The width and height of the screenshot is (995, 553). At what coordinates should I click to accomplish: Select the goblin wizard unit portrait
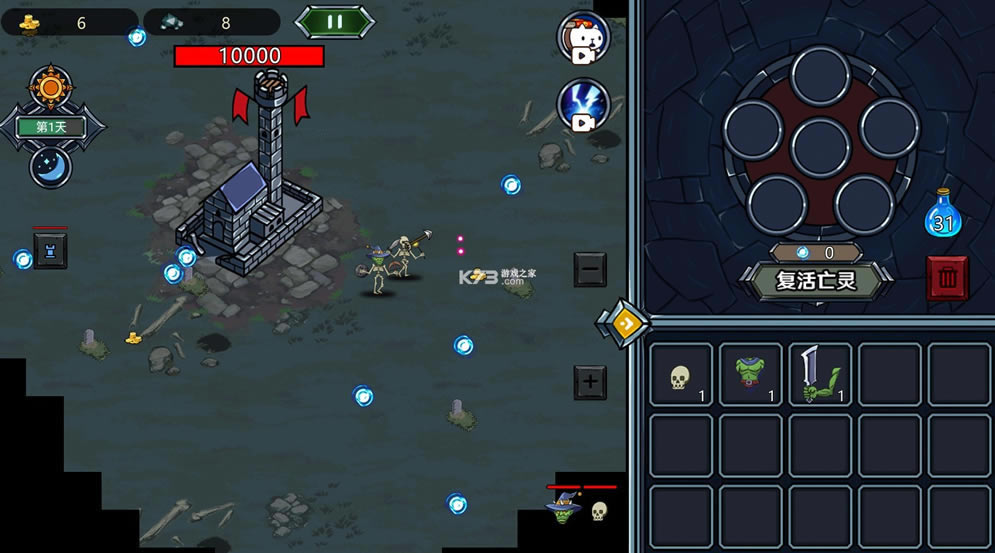coord(561,509)
